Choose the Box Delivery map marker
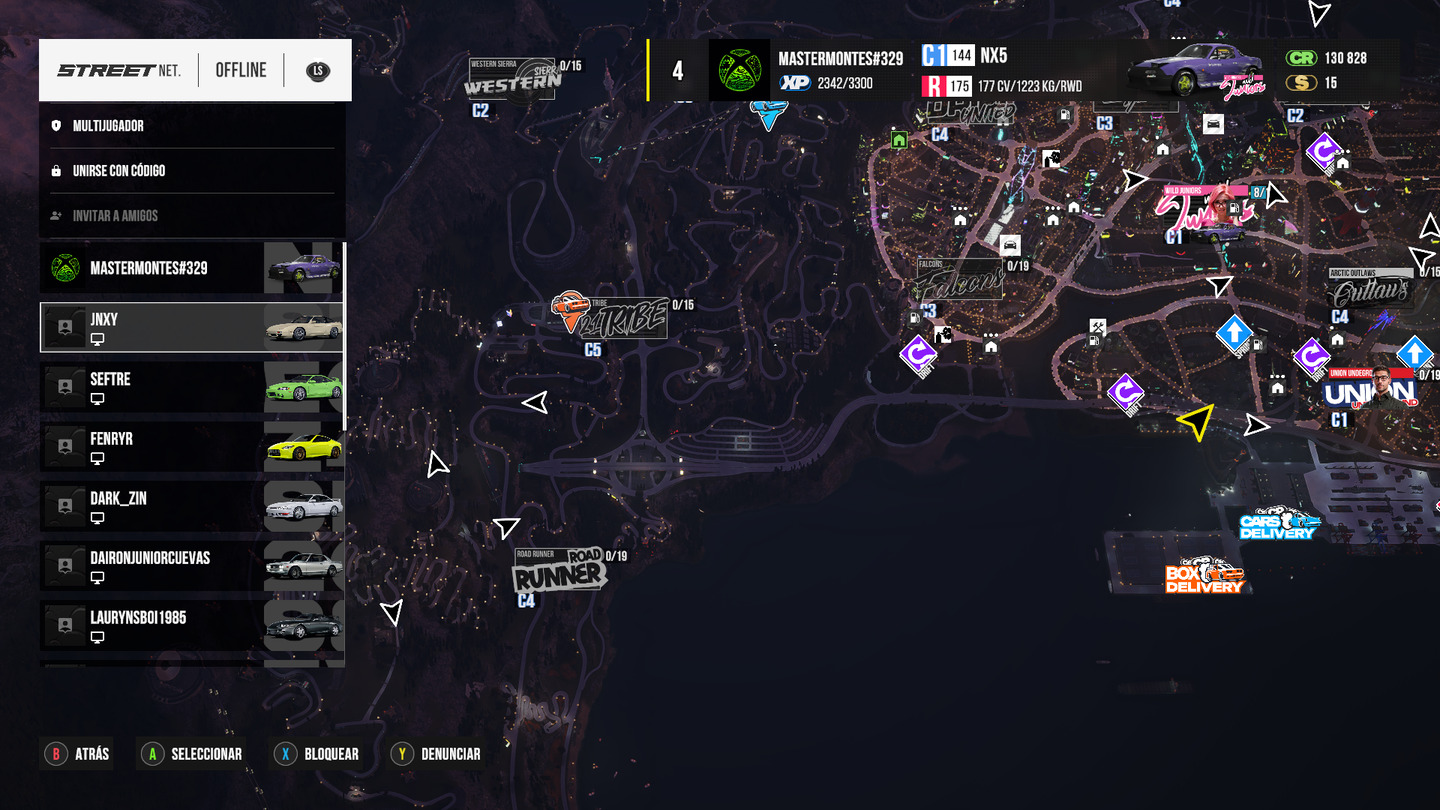Screen dimensions: 1440x810 (x=1204, y=577)
